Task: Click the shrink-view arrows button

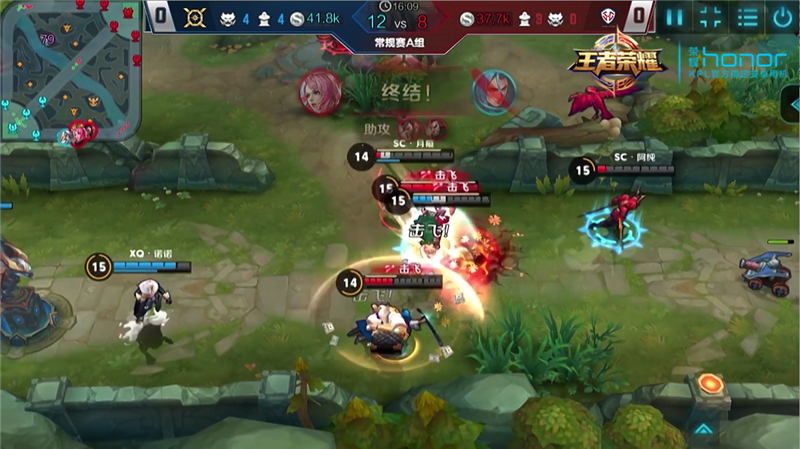Action: coord(710,17)
